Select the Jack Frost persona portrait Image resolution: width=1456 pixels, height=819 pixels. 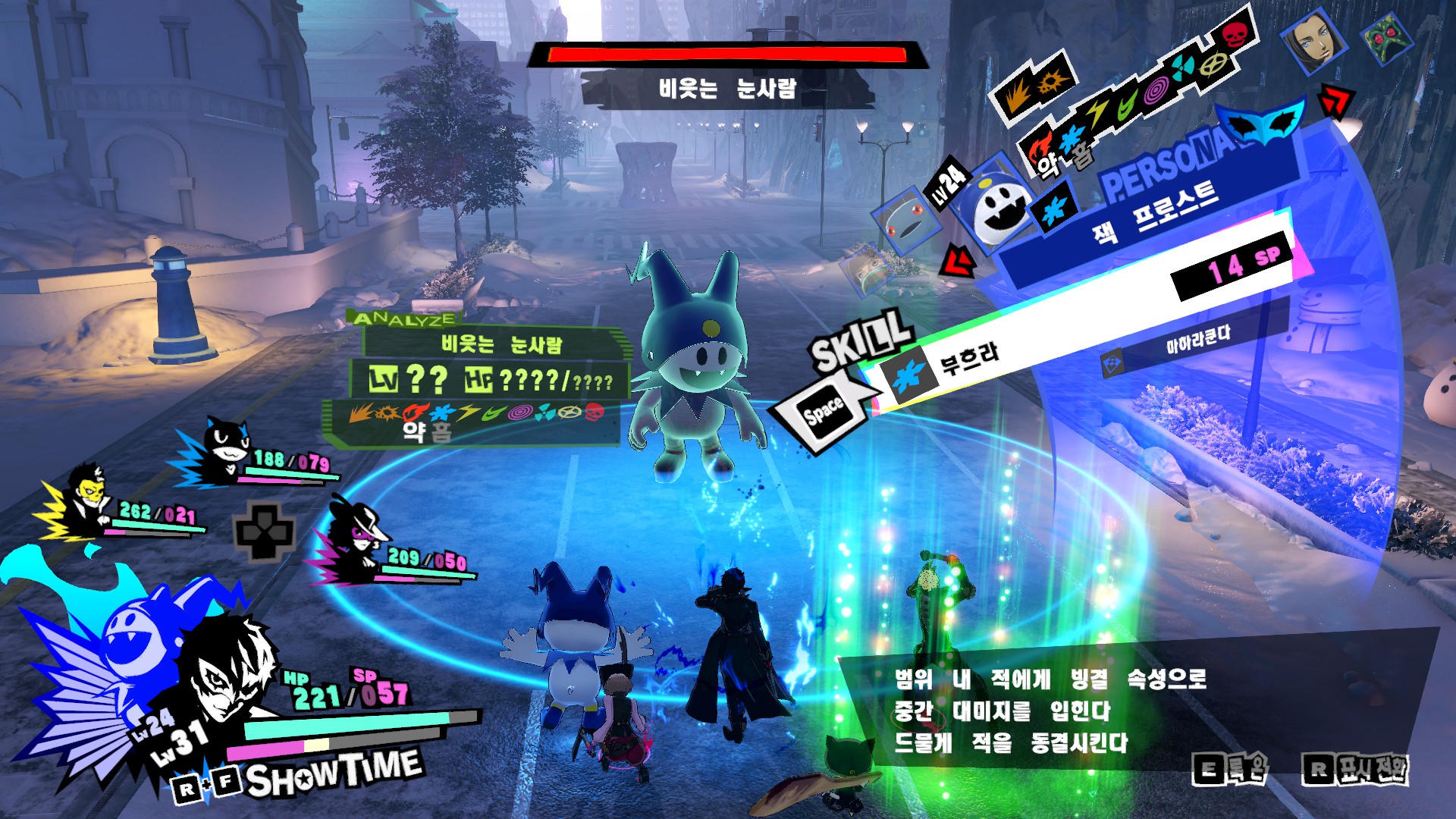click(x=999, y=205)
